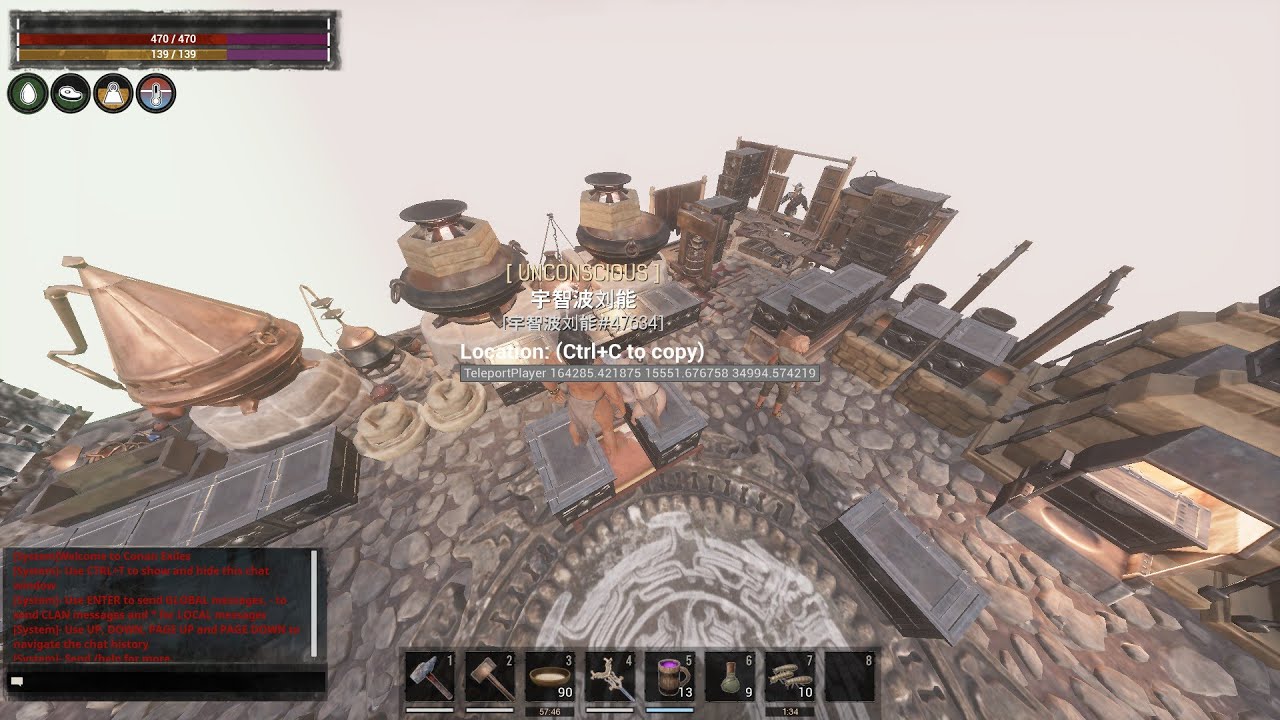Click the chat window scrollbar
The height and width of the screenshot is (720, 1280).
[x=315, y=600]
